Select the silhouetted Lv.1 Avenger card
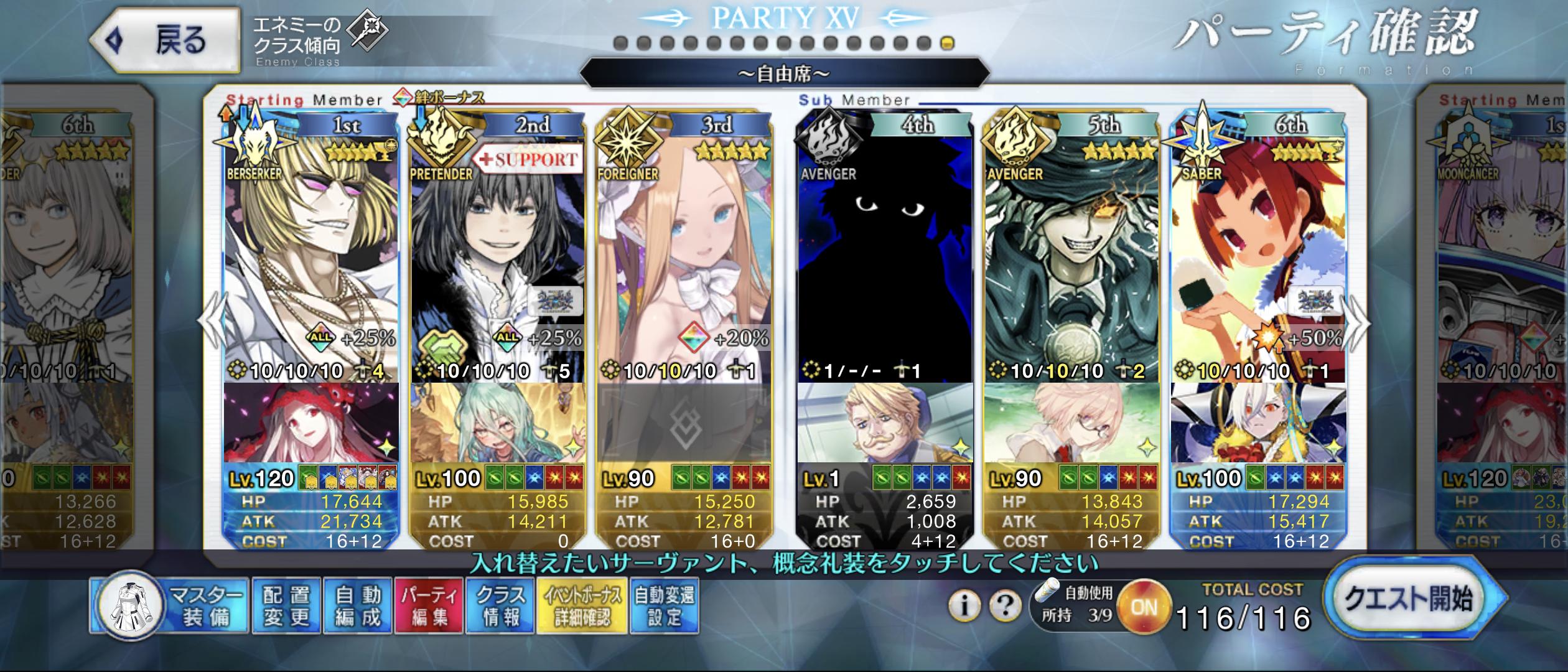The height and width of the screenshot is (672, 1568). tap(885, 249)
